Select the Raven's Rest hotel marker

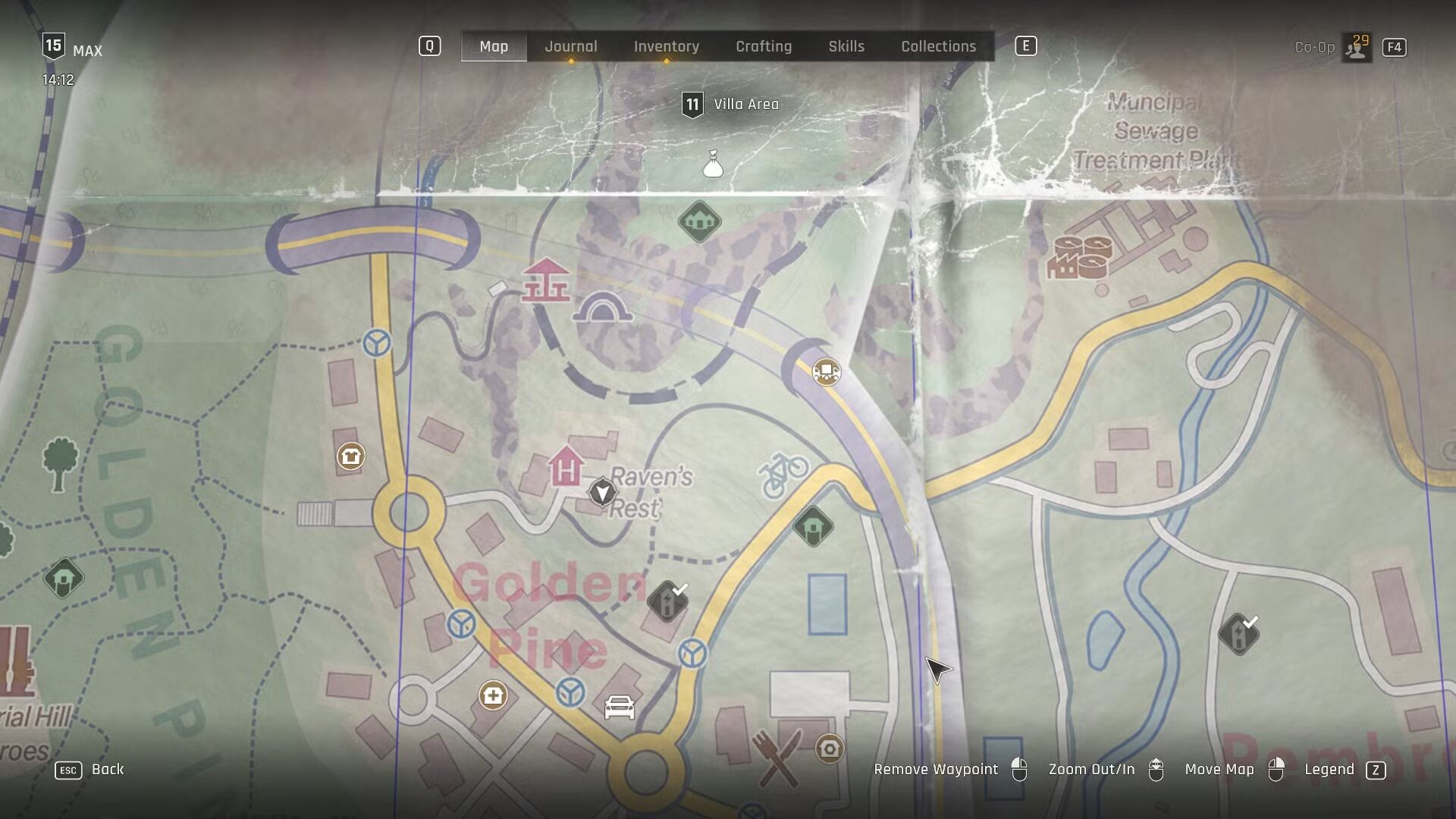pyautogui.click(x=566, y=466)
